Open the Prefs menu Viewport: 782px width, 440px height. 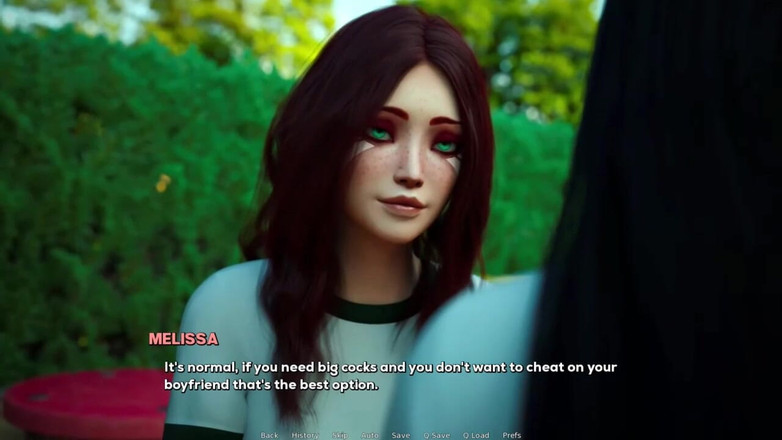point(512,435)
